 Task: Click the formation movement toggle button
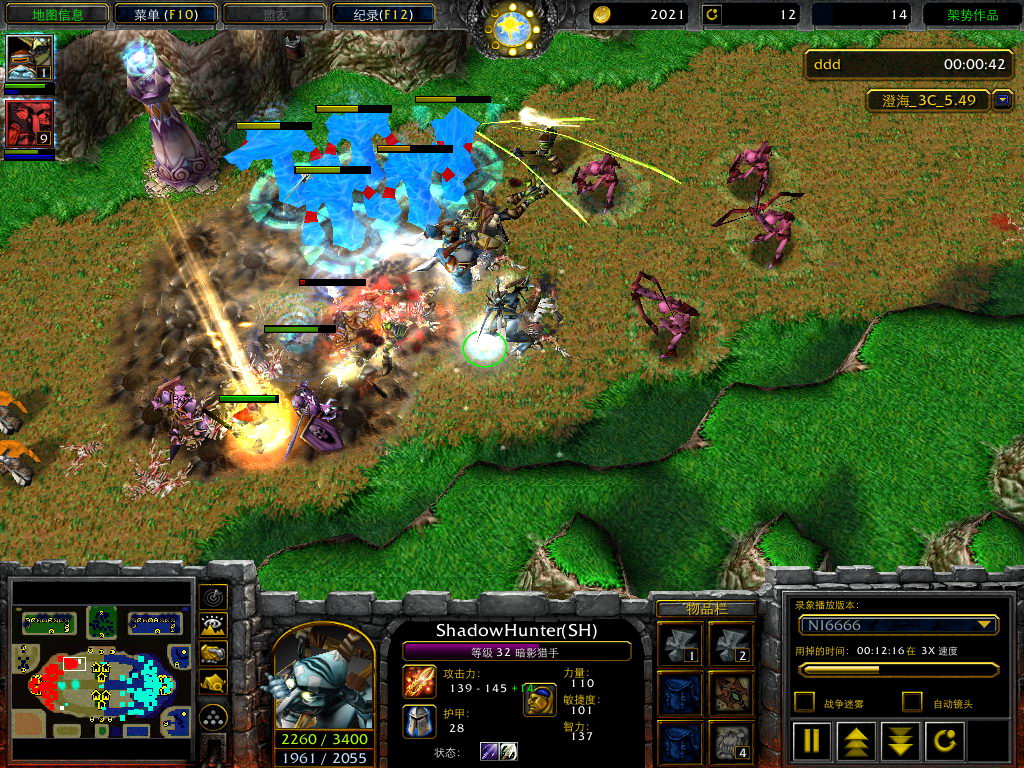pos(214,717)
